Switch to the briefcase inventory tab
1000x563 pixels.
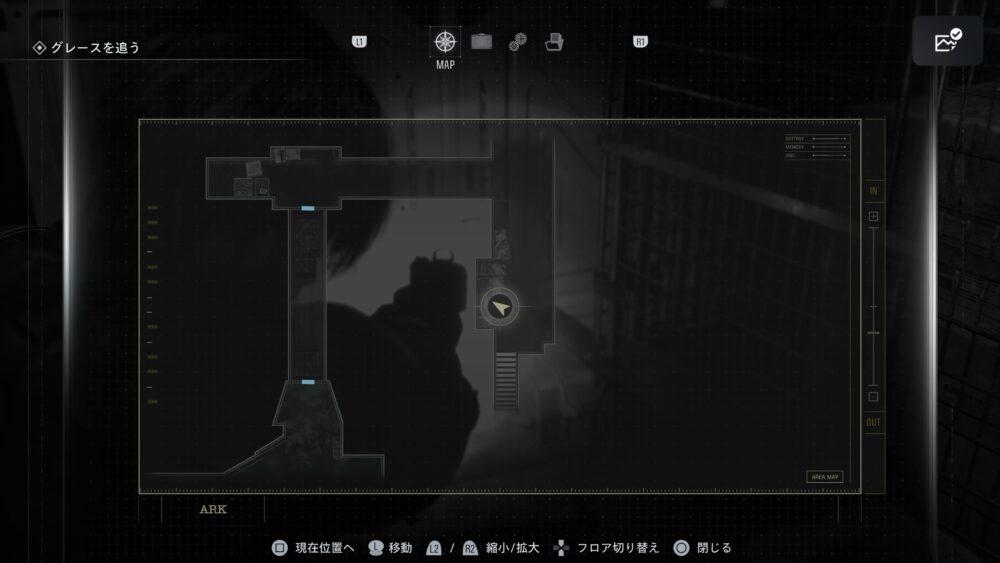pos(482,42)
